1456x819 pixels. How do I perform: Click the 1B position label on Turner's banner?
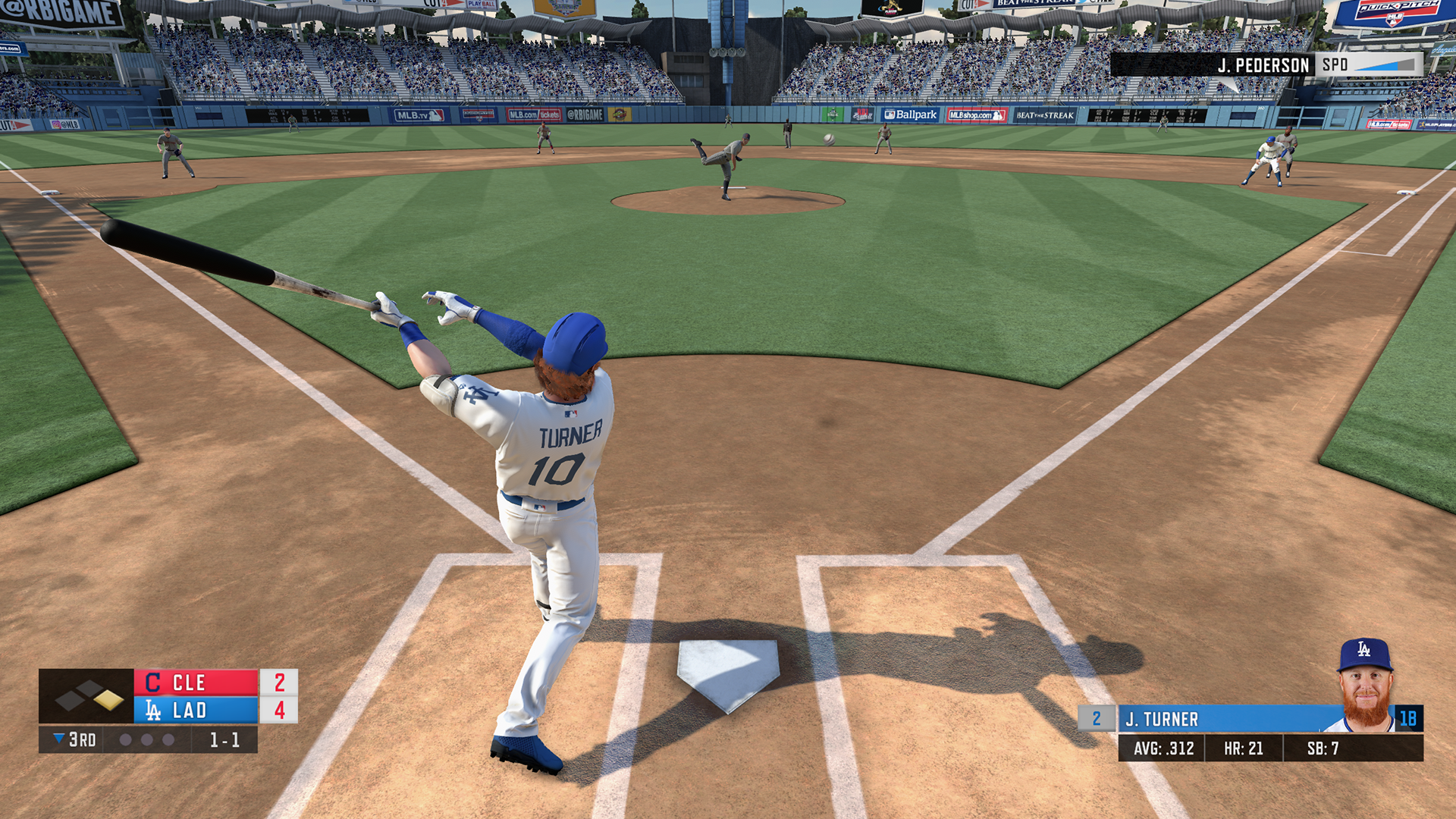click(1409, 717)
